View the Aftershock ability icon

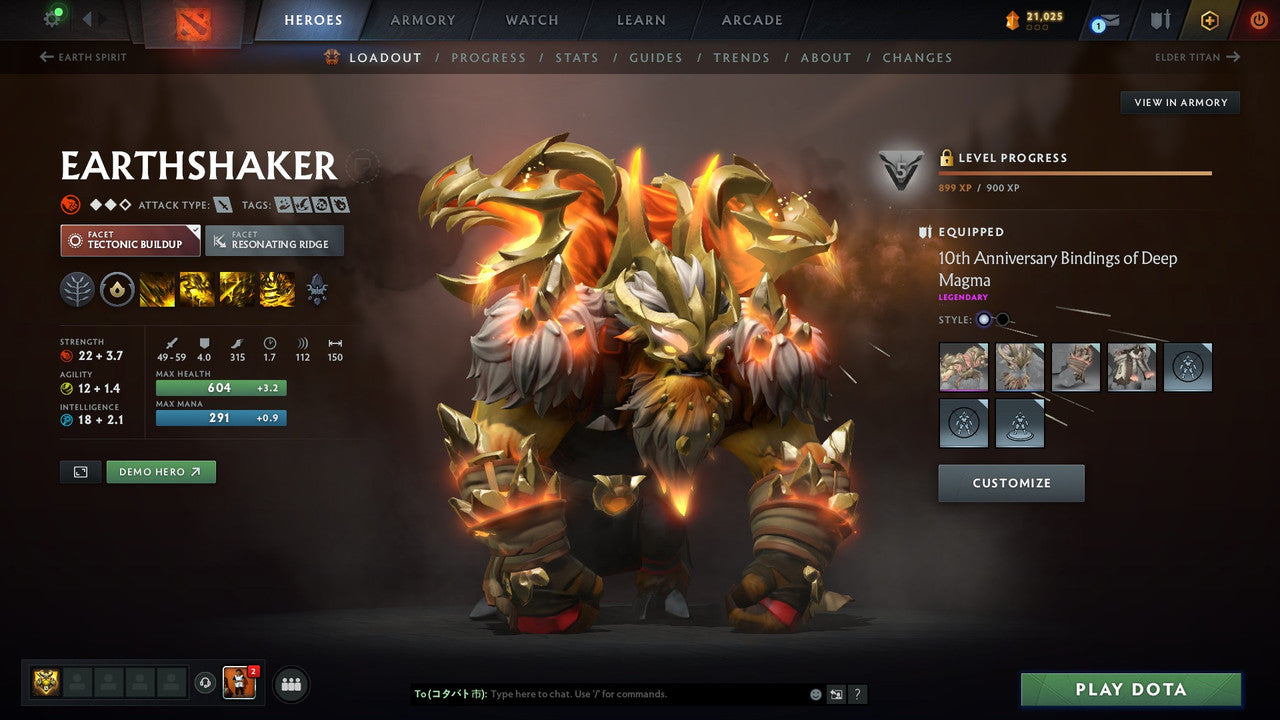(237, 290)
